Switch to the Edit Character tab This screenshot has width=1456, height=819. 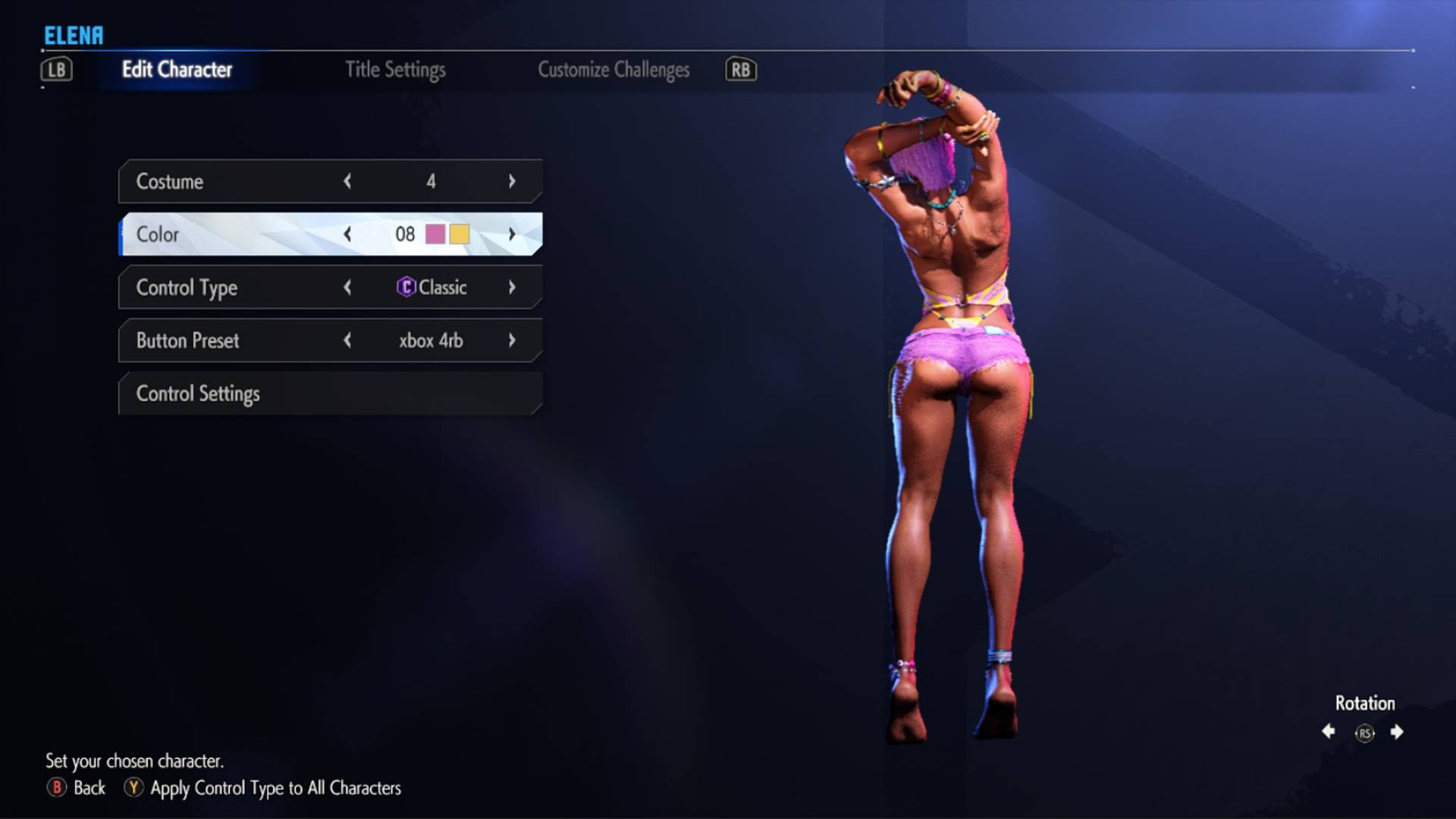(177, 70)
